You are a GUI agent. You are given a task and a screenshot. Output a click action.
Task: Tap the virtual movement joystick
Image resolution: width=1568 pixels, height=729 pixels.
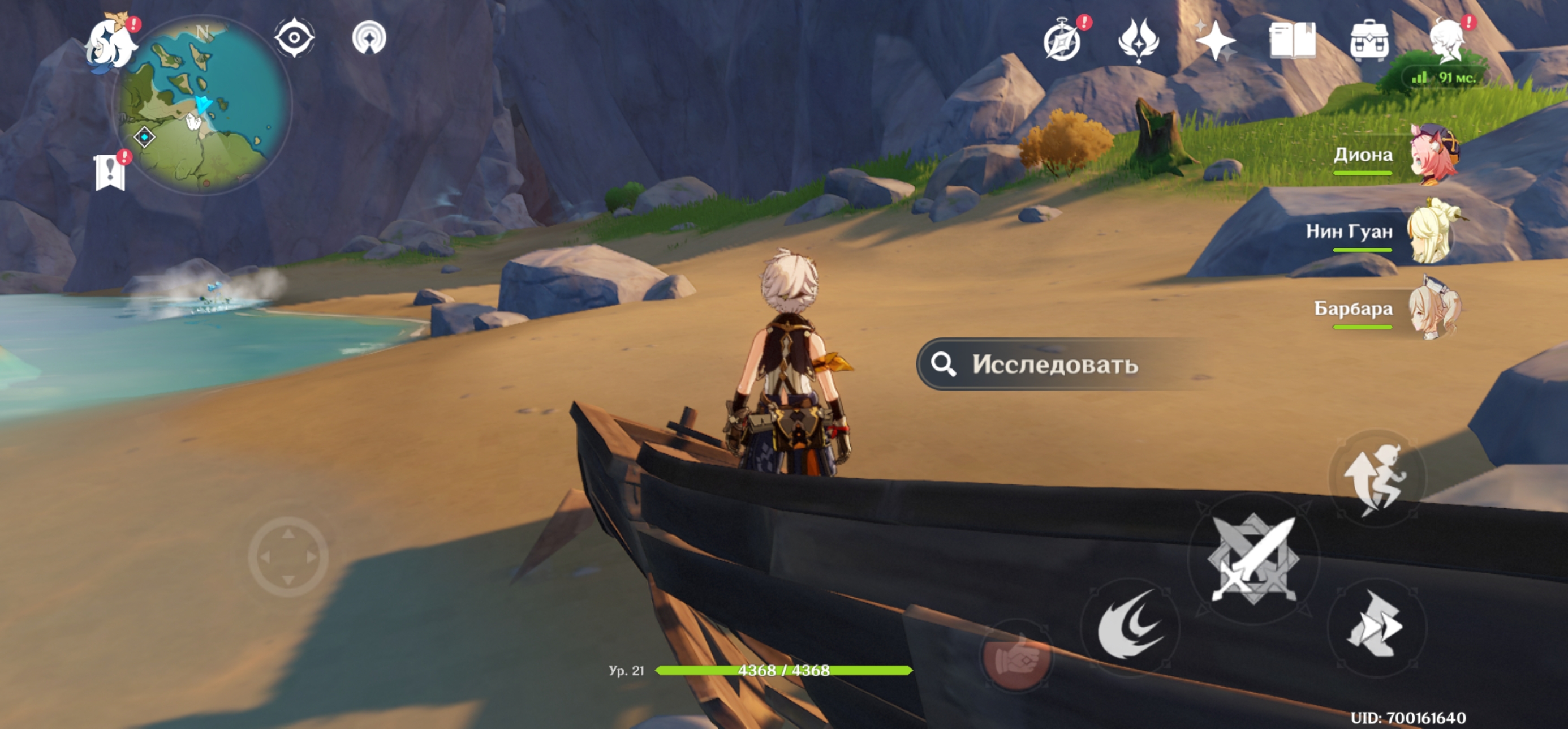(288, 556)
